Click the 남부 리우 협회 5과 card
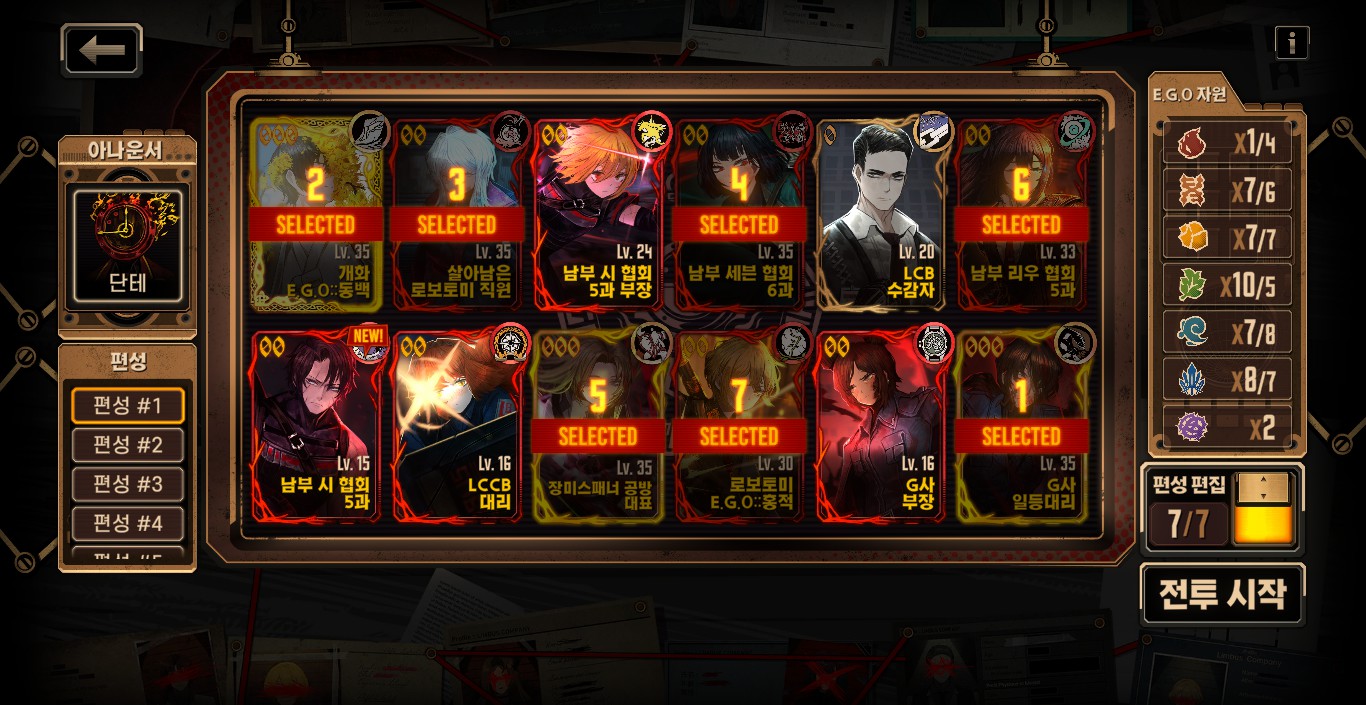The image size is (1366, 705). [x=1021, y=215]
